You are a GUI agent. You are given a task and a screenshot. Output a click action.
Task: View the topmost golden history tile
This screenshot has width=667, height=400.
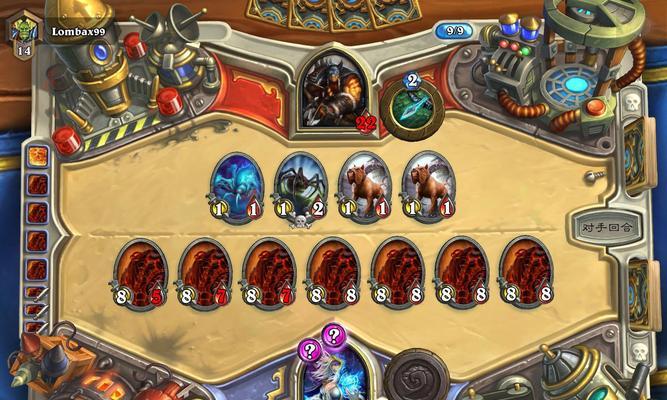point(37,157)
